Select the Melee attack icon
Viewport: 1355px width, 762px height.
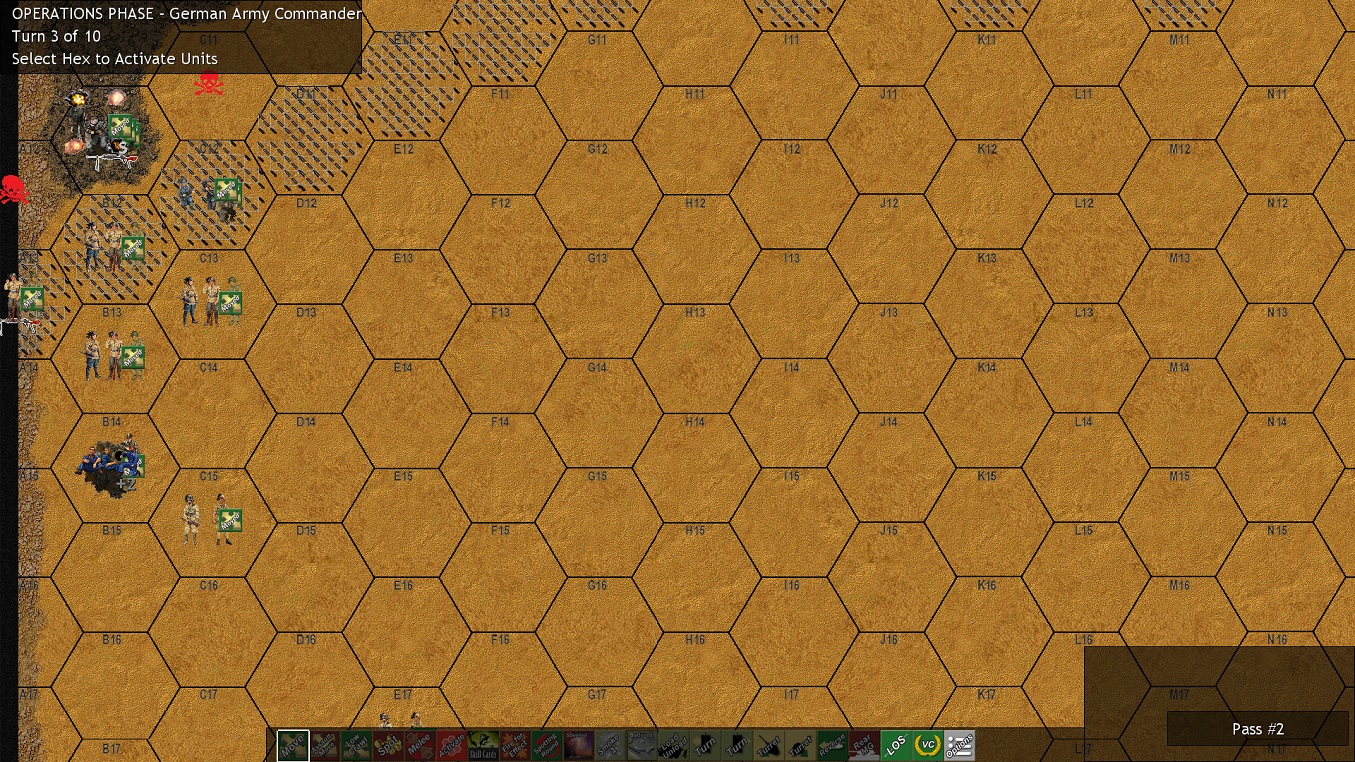coord(419,744)
